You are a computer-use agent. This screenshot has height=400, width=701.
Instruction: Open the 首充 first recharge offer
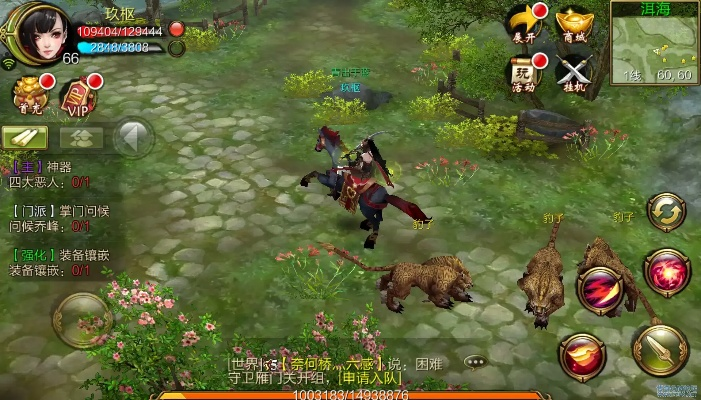(x=29, y=95)
